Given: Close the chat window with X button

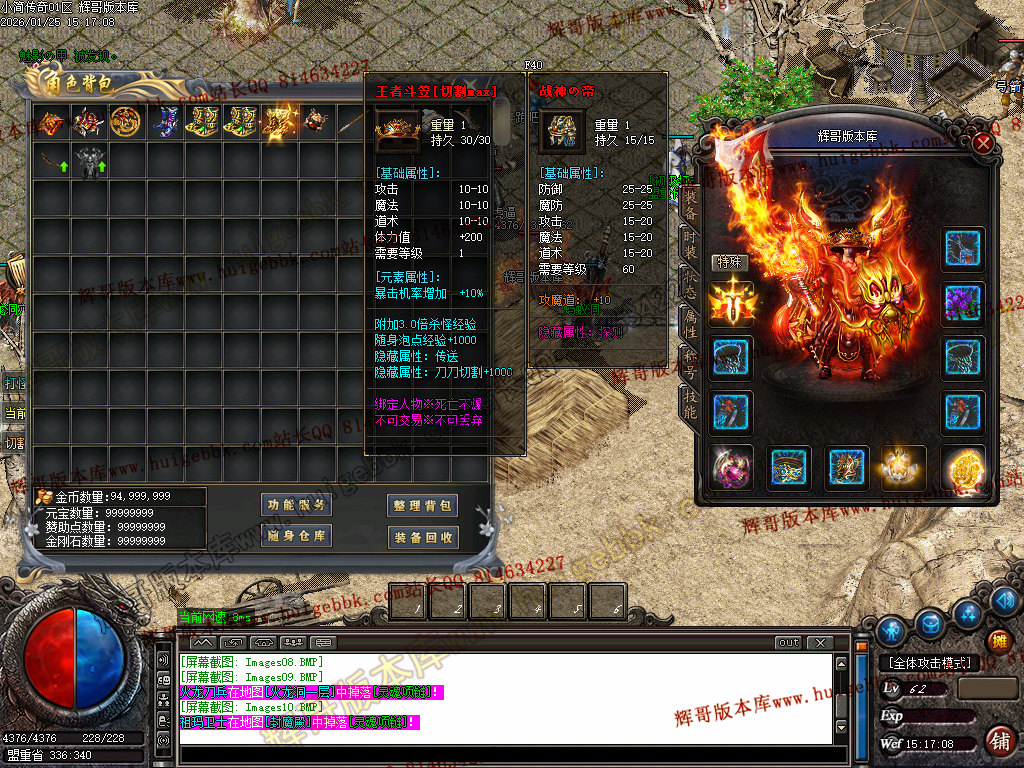Looking at the screenshot, I should pyautogui.click(x=820, y=643).
